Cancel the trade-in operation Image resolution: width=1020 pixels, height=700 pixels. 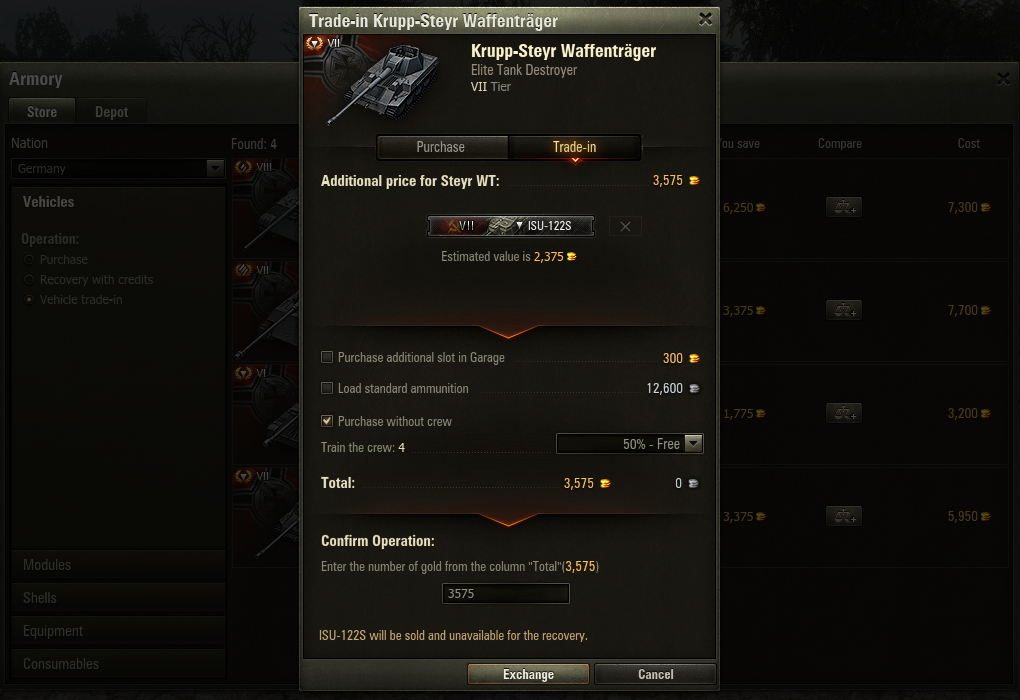(x=655, y=674)
